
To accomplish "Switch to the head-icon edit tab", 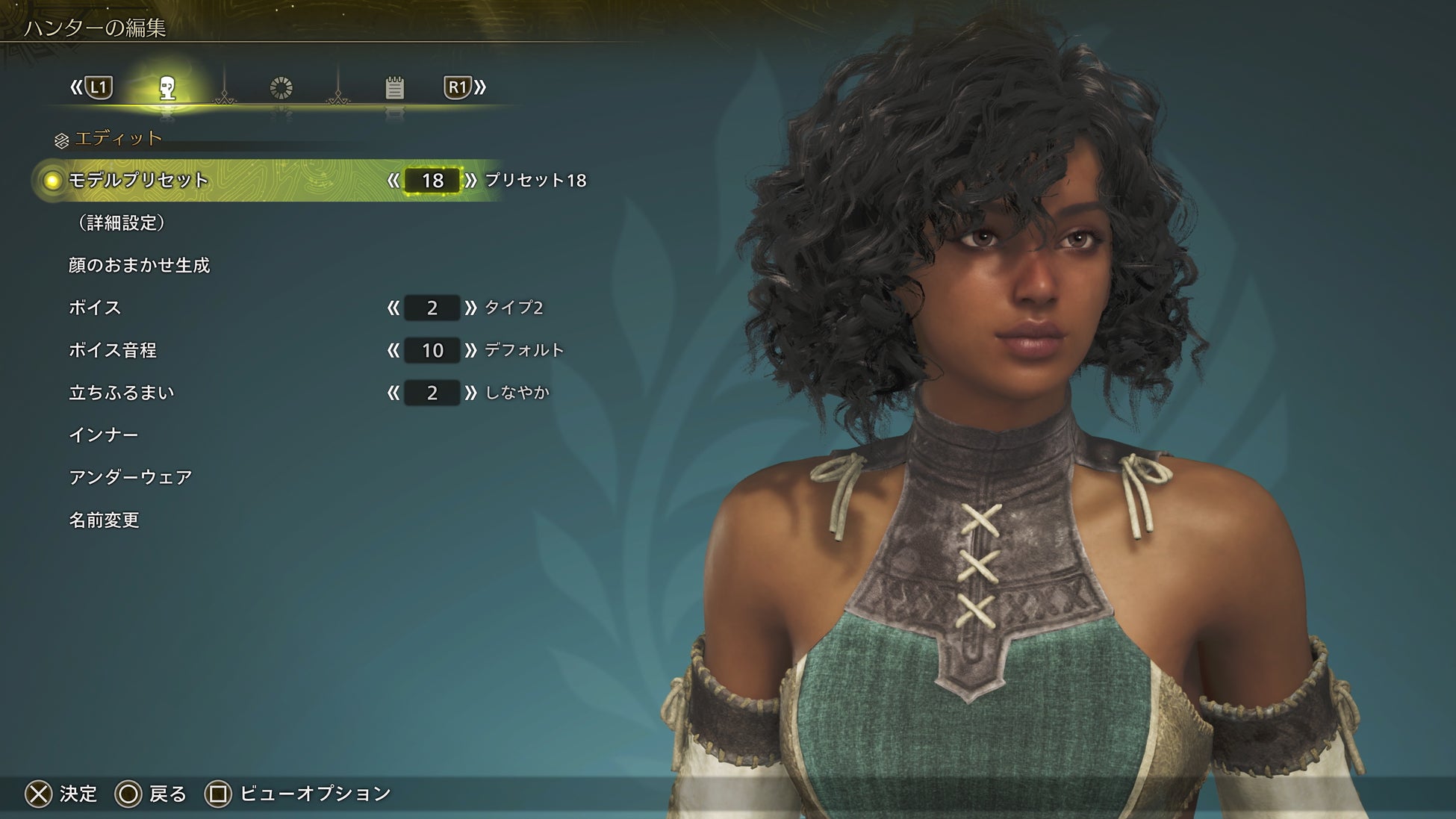I will (x=167, y=88).
